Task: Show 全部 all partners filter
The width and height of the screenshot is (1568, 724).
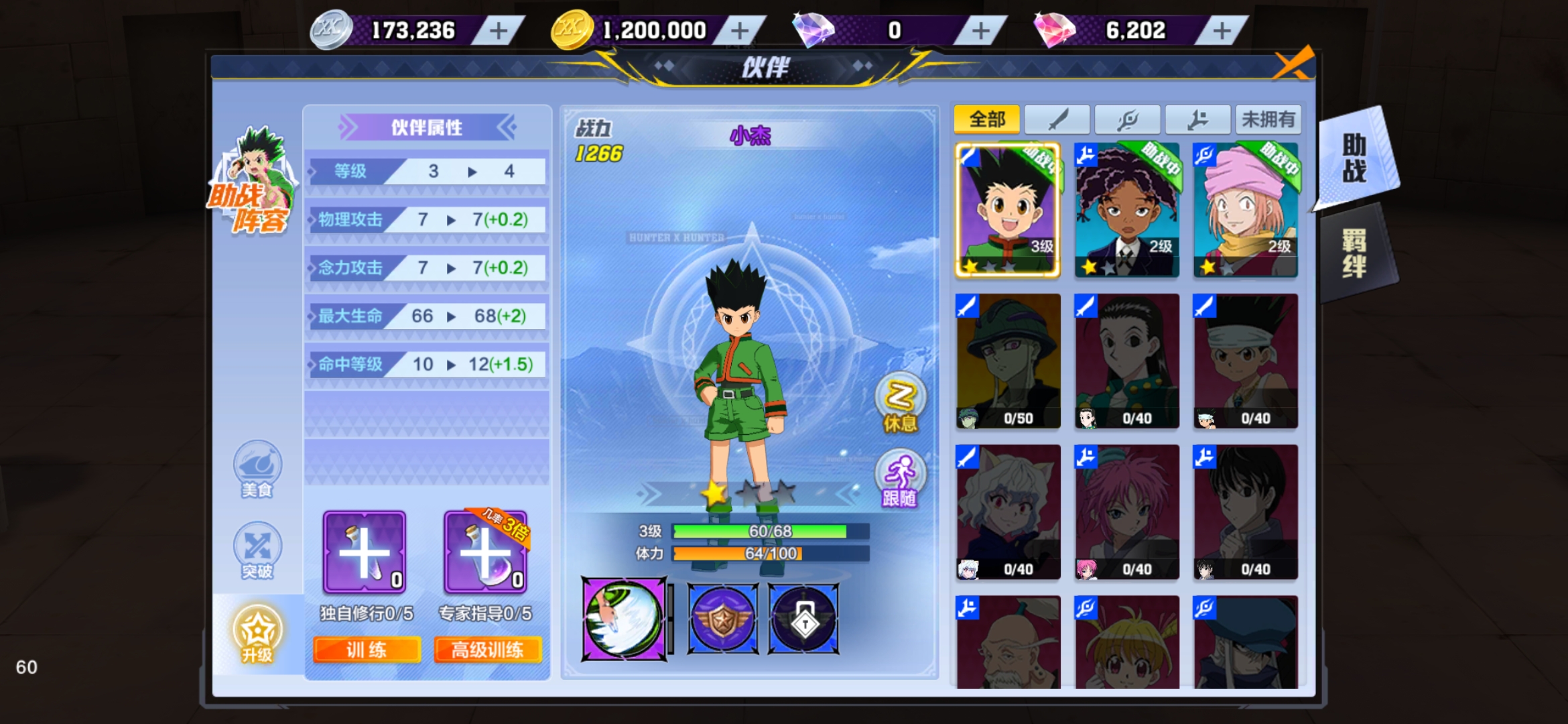Action: click(986, 120)
